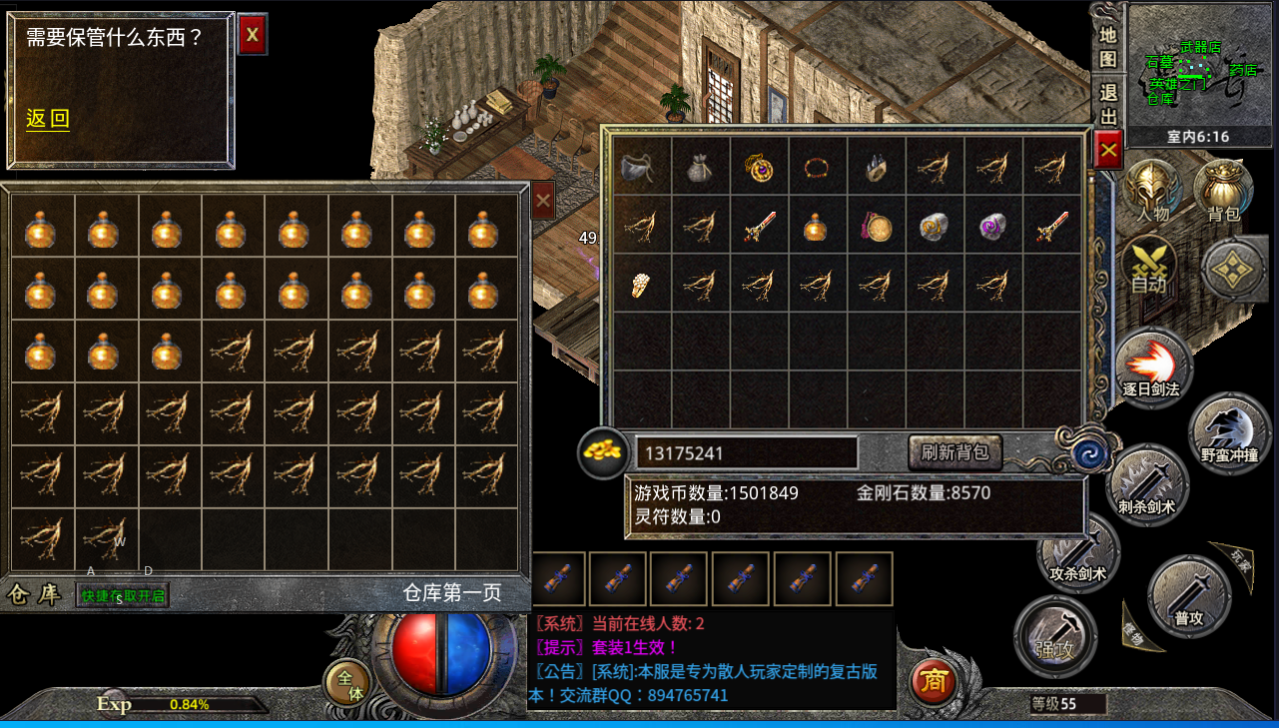1279x728 pixels.
Task: Open the 人物 character sheet
Action: (1152, 190)
